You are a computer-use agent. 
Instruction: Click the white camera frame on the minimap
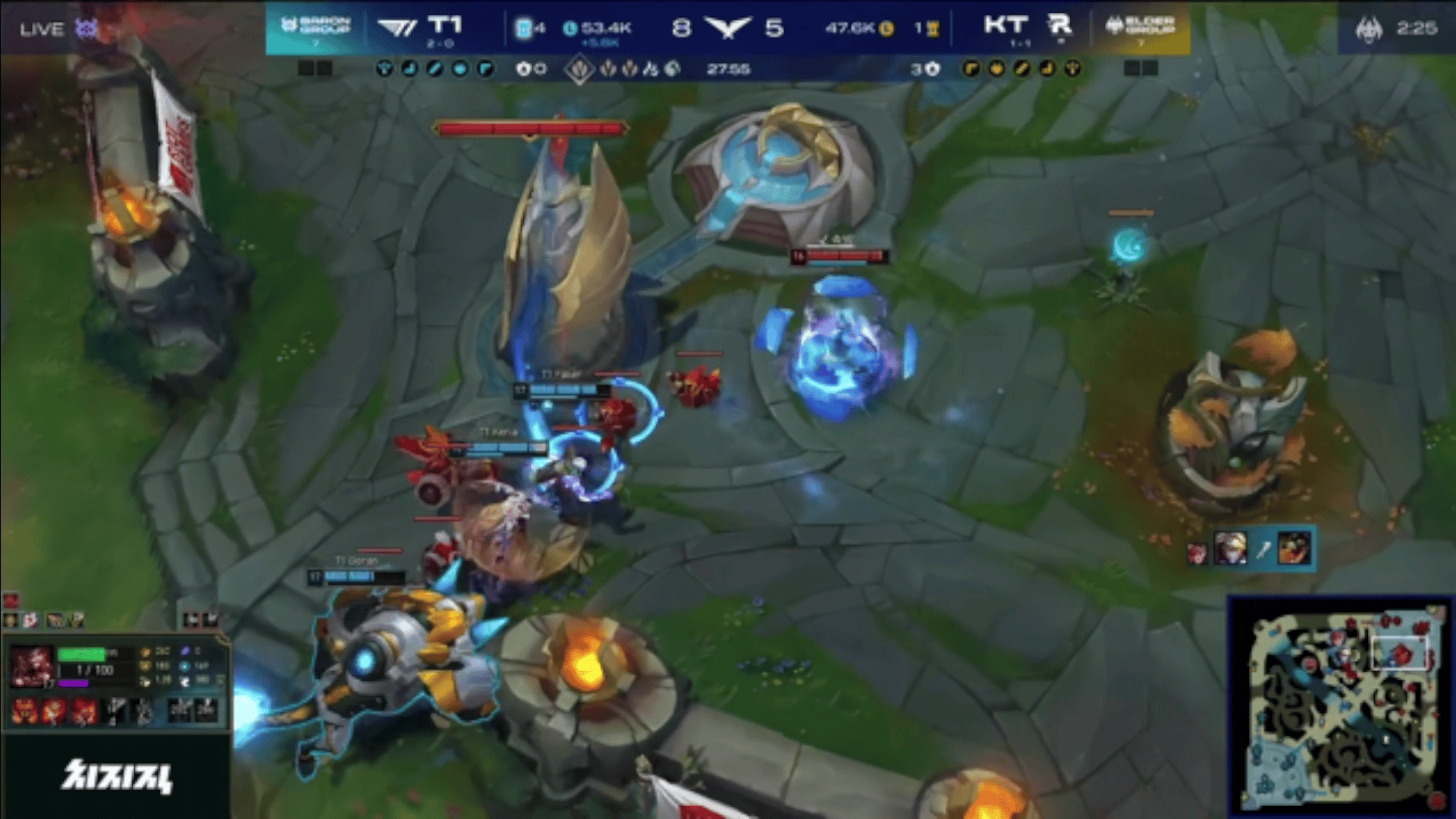[x=1399, y=651]
